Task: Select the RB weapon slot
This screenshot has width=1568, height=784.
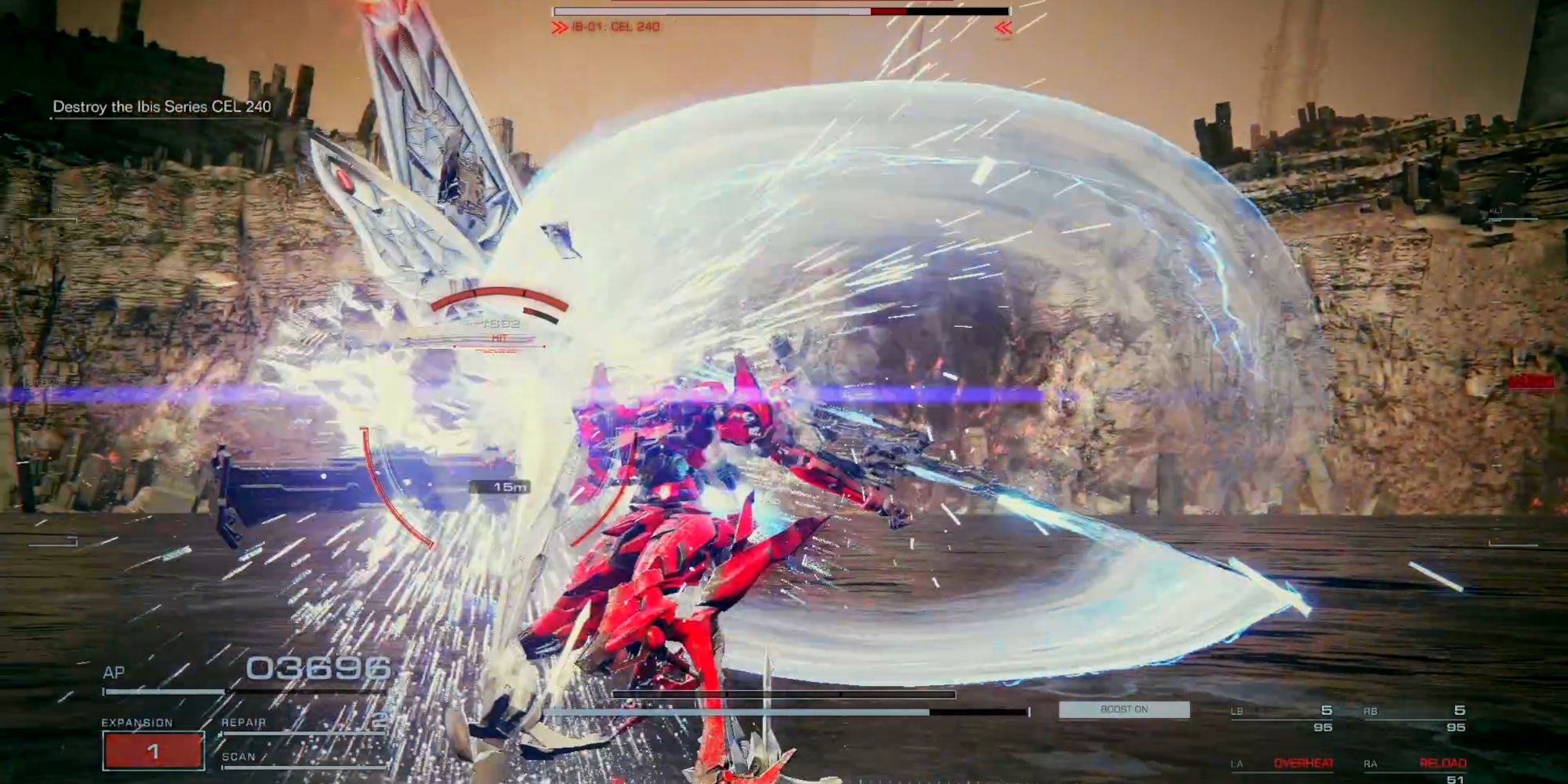Action: coord(1414,717)
